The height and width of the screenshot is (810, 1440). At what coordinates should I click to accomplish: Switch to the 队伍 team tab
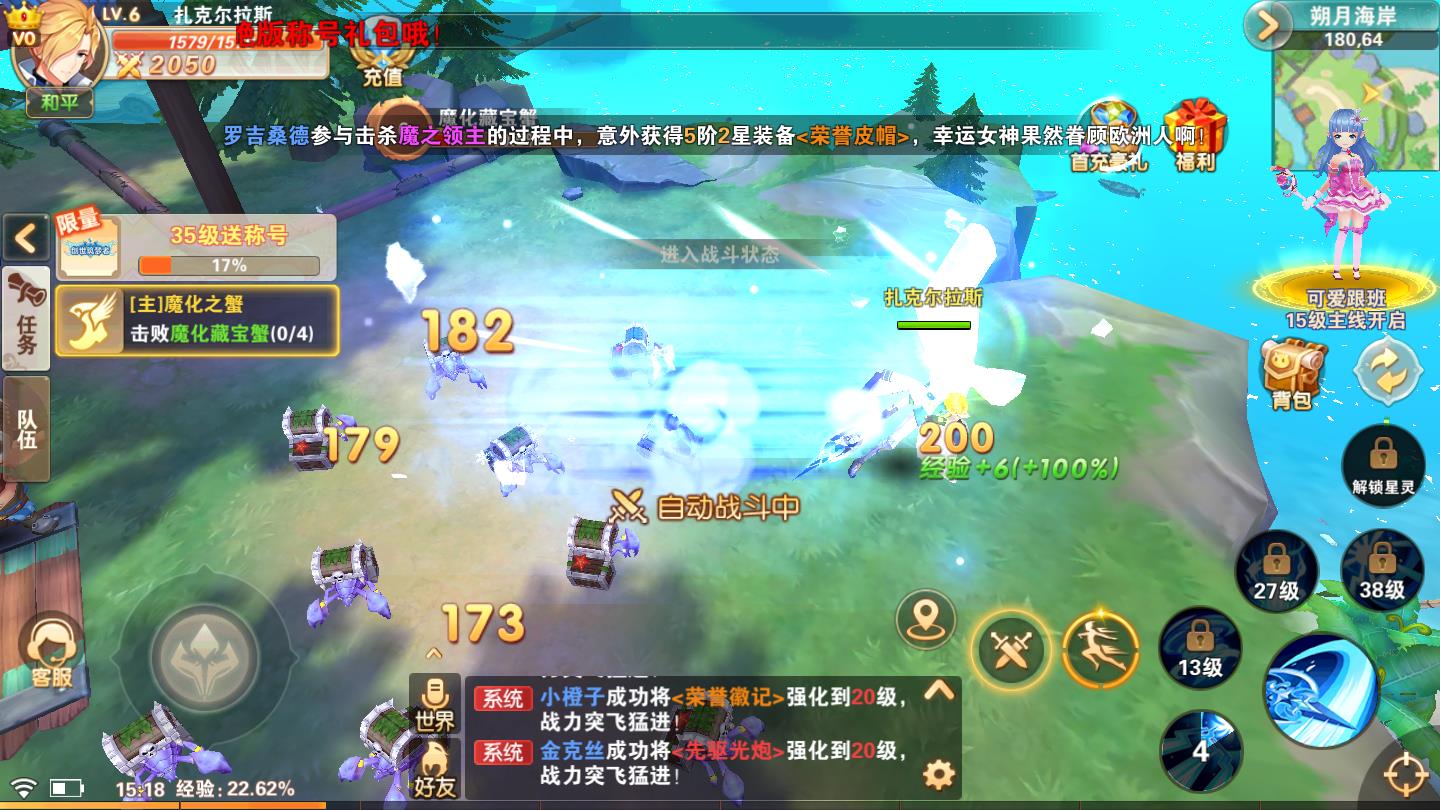pos(26,428)
